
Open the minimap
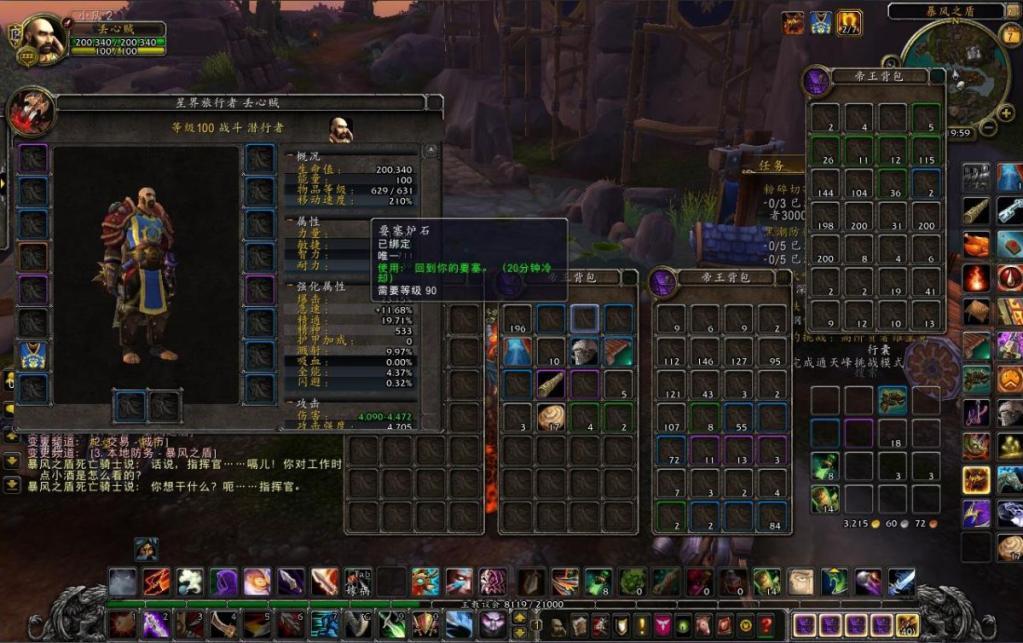click(953, 70)
